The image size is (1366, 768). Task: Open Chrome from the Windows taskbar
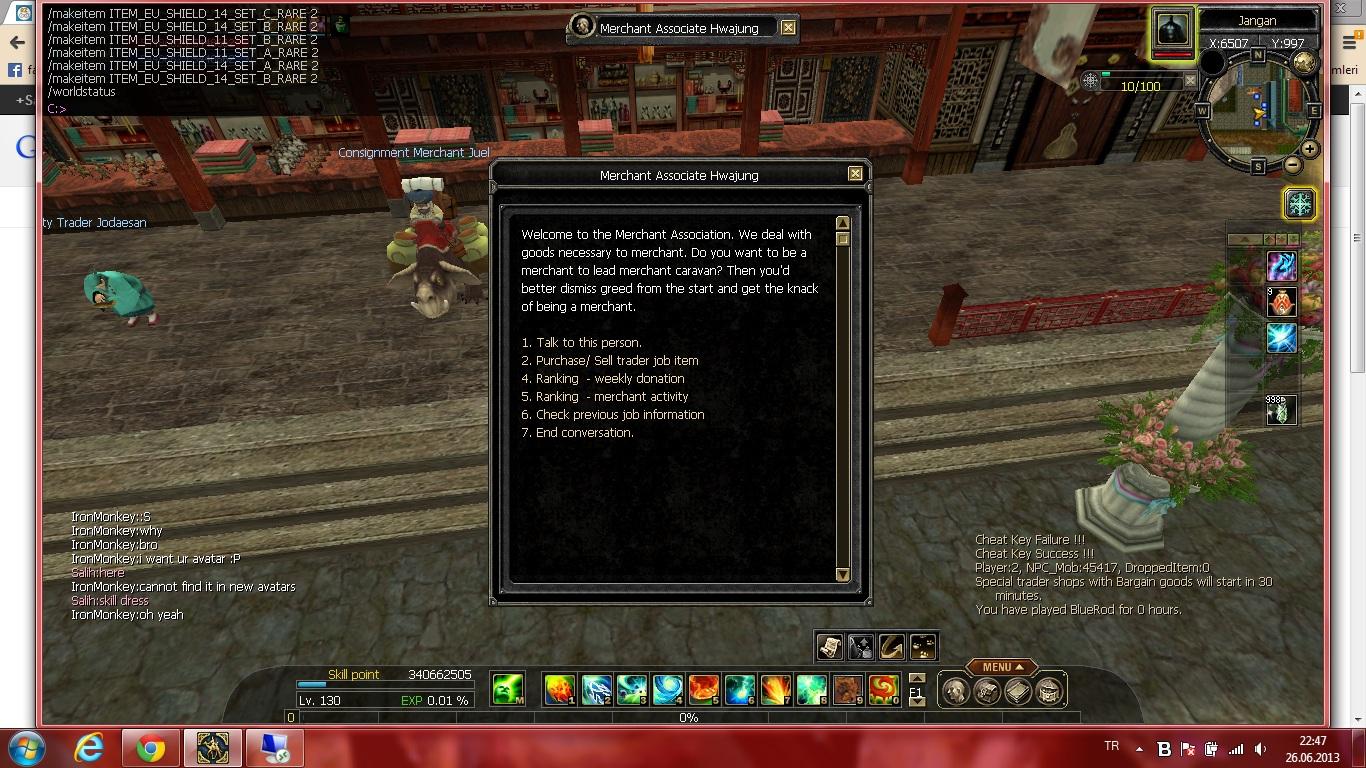[151, 748]
